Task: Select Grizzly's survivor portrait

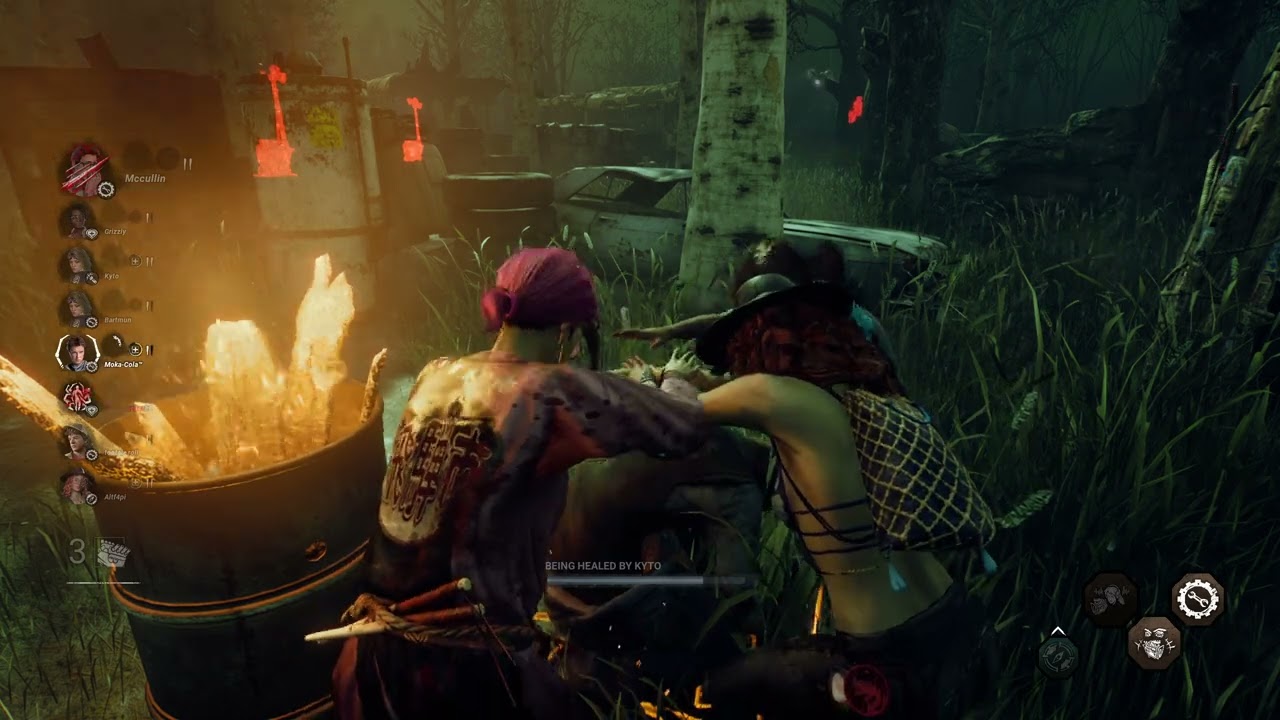Action: tap(78, 221)
